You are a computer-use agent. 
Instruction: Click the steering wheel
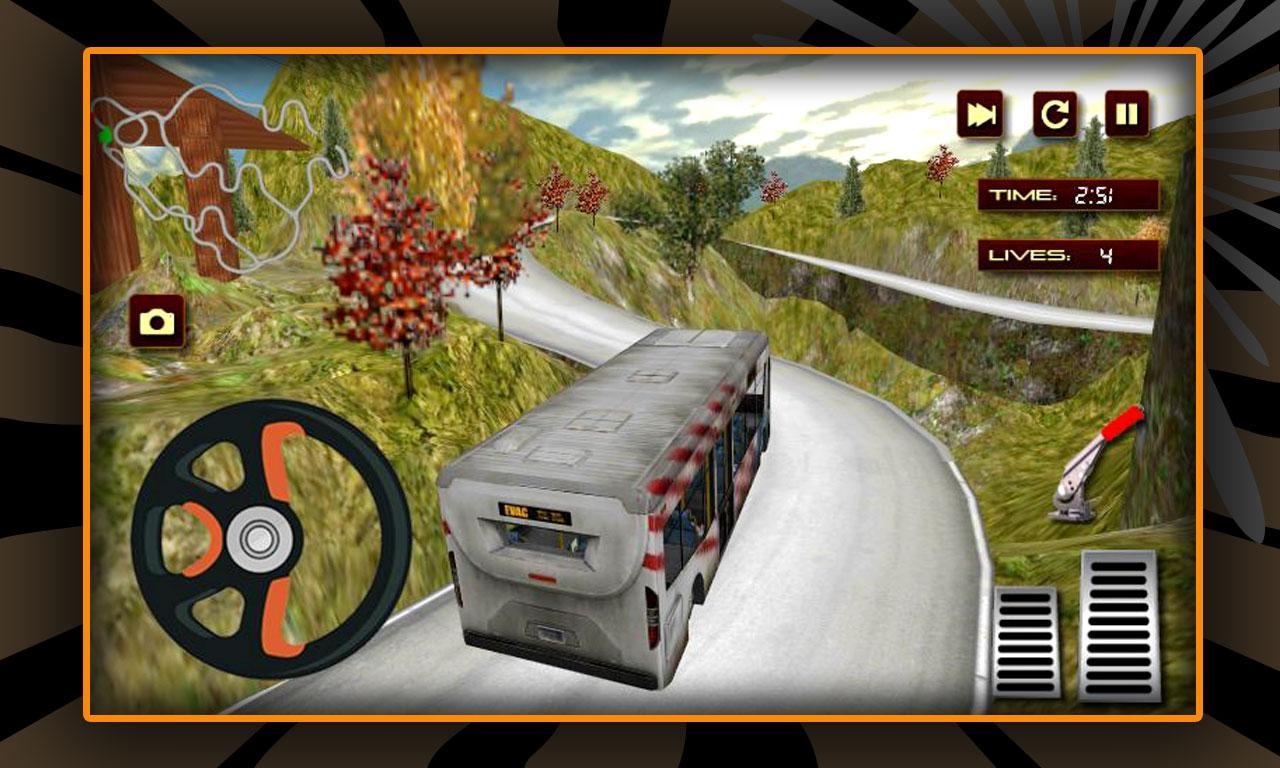260,535
